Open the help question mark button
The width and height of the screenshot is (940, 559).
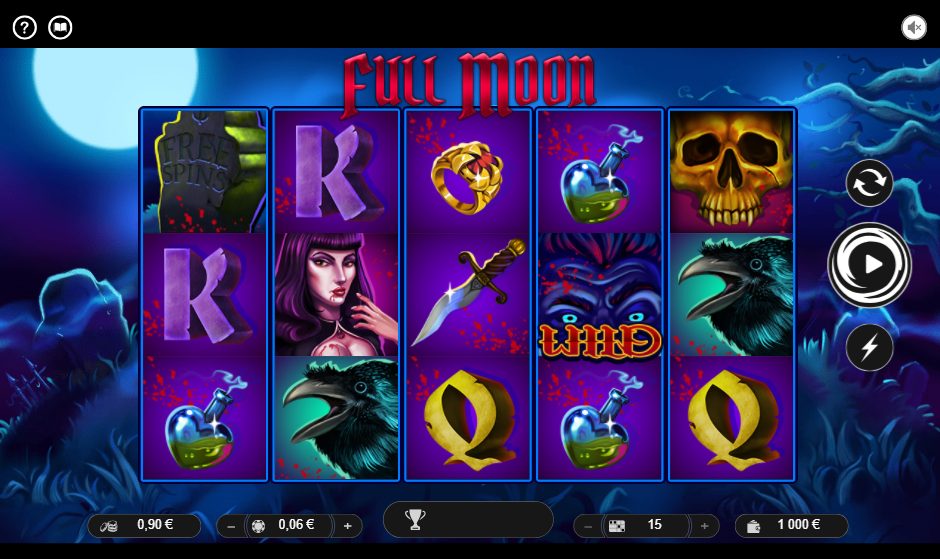click(25, 27)
